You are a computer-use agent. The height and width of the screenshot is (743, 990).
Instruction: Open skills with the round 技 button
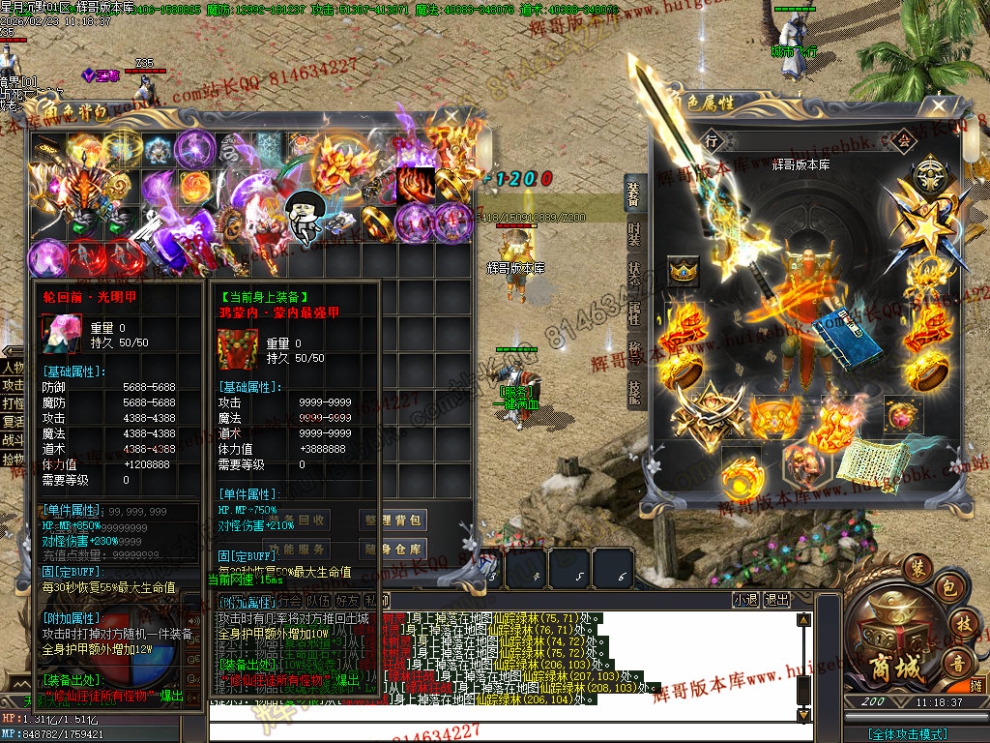pos(963,622)
